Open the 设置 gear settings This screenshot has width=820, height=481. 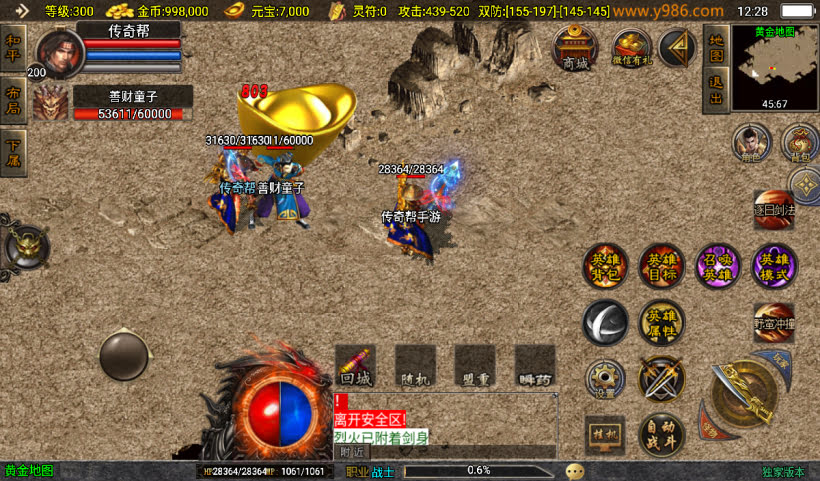tap(605, 379)
